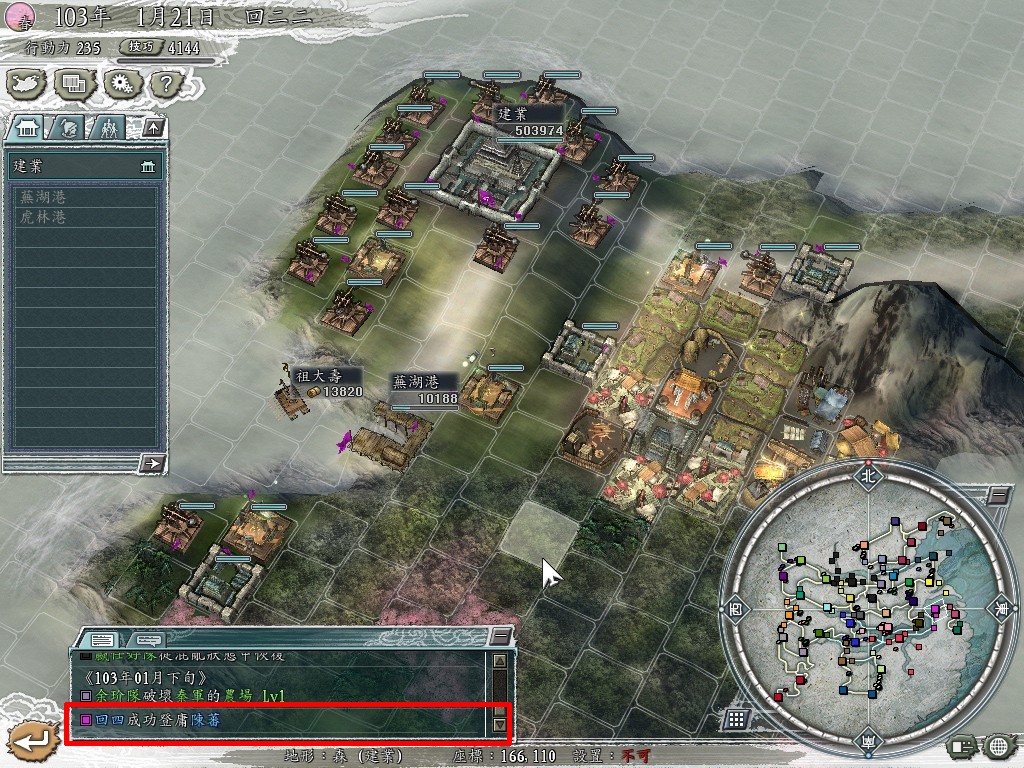Click the overlapping windows icon button
The width and height of the screenshot is (1024, 768).
[73, 85]
